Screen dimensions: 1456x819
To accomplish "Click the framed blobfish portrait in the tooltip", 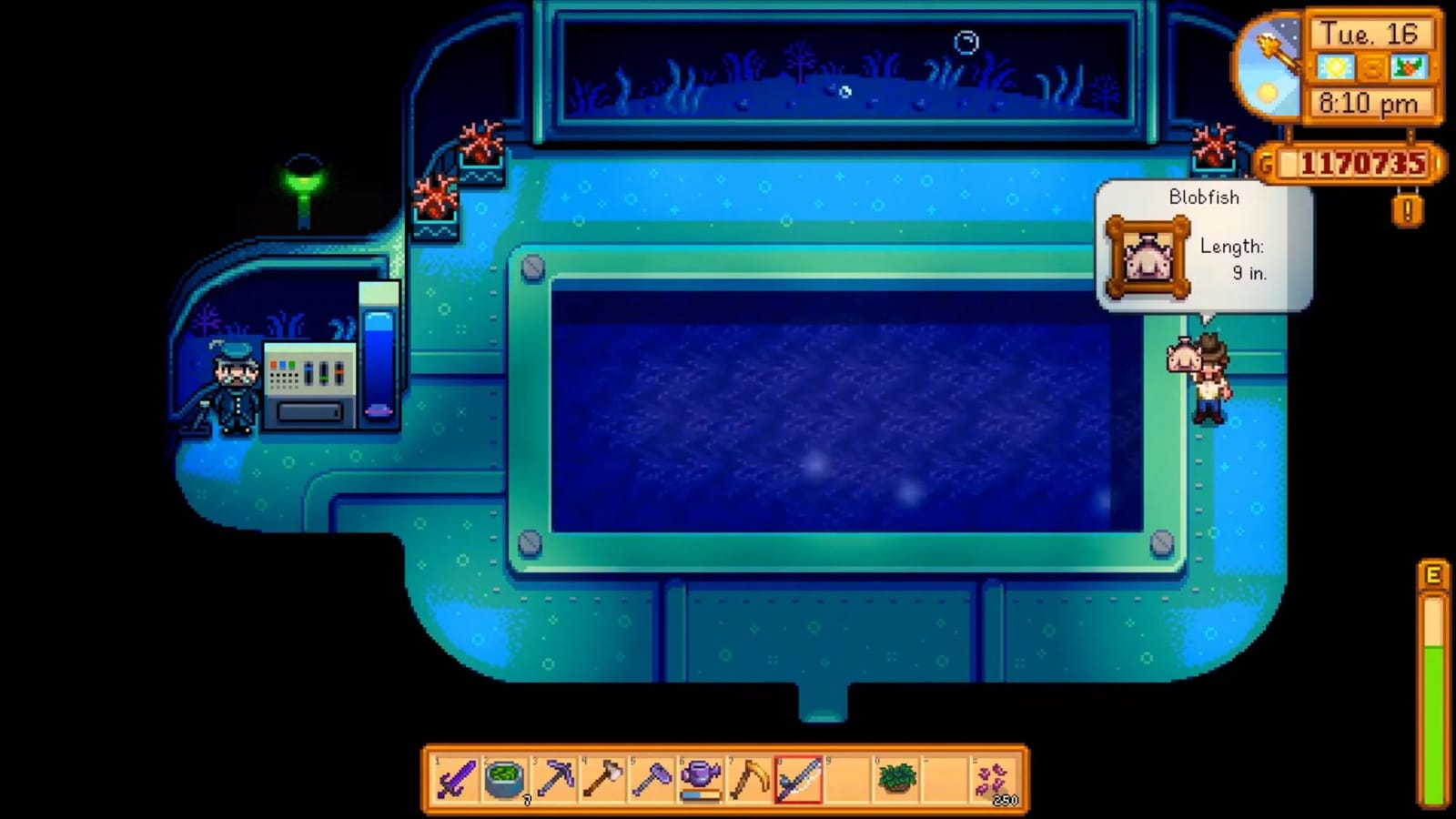I will pyautogui.click(x=1149, y=257).
